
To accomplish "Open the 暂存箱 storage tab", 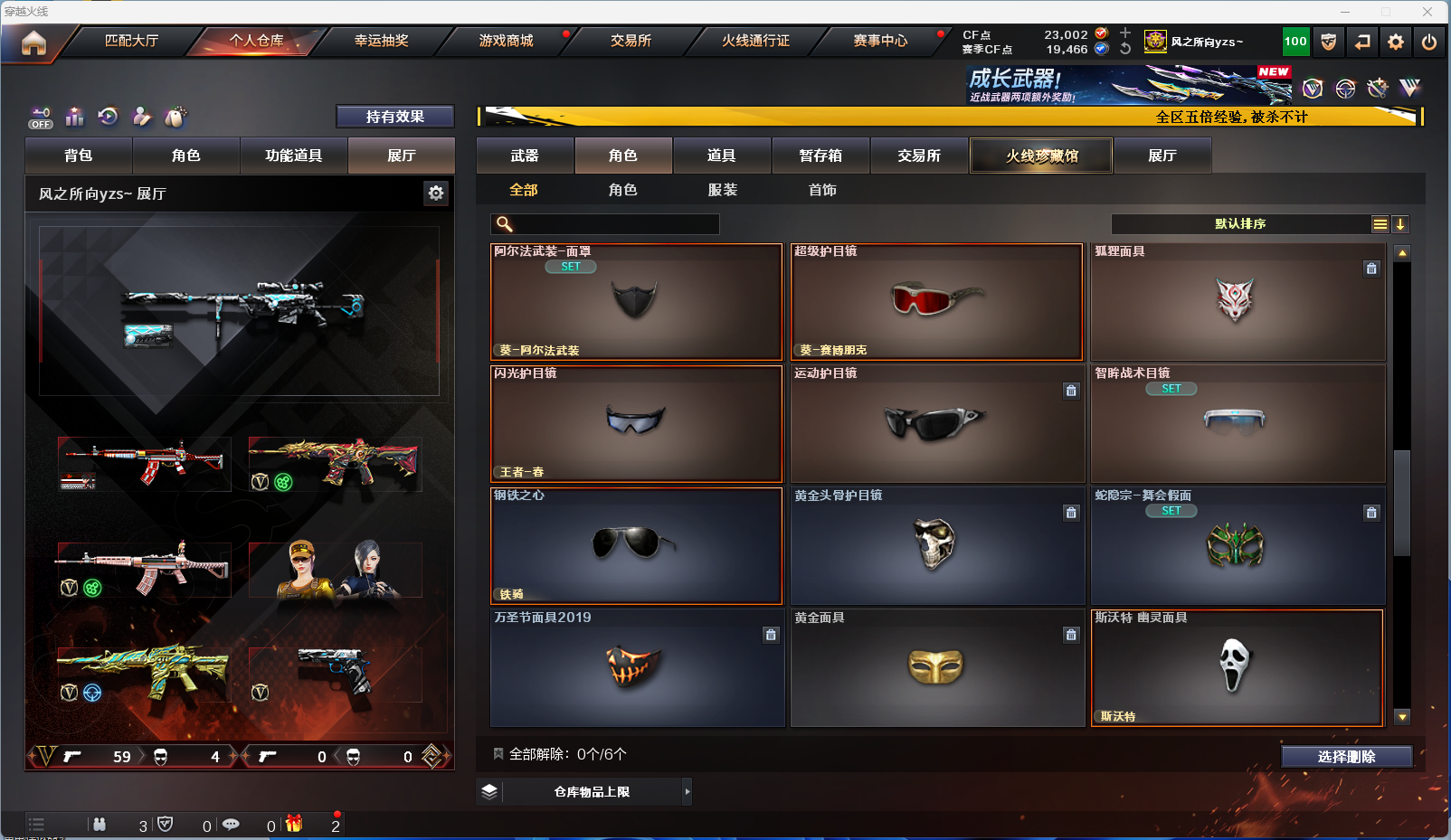I will click(820, 156).
